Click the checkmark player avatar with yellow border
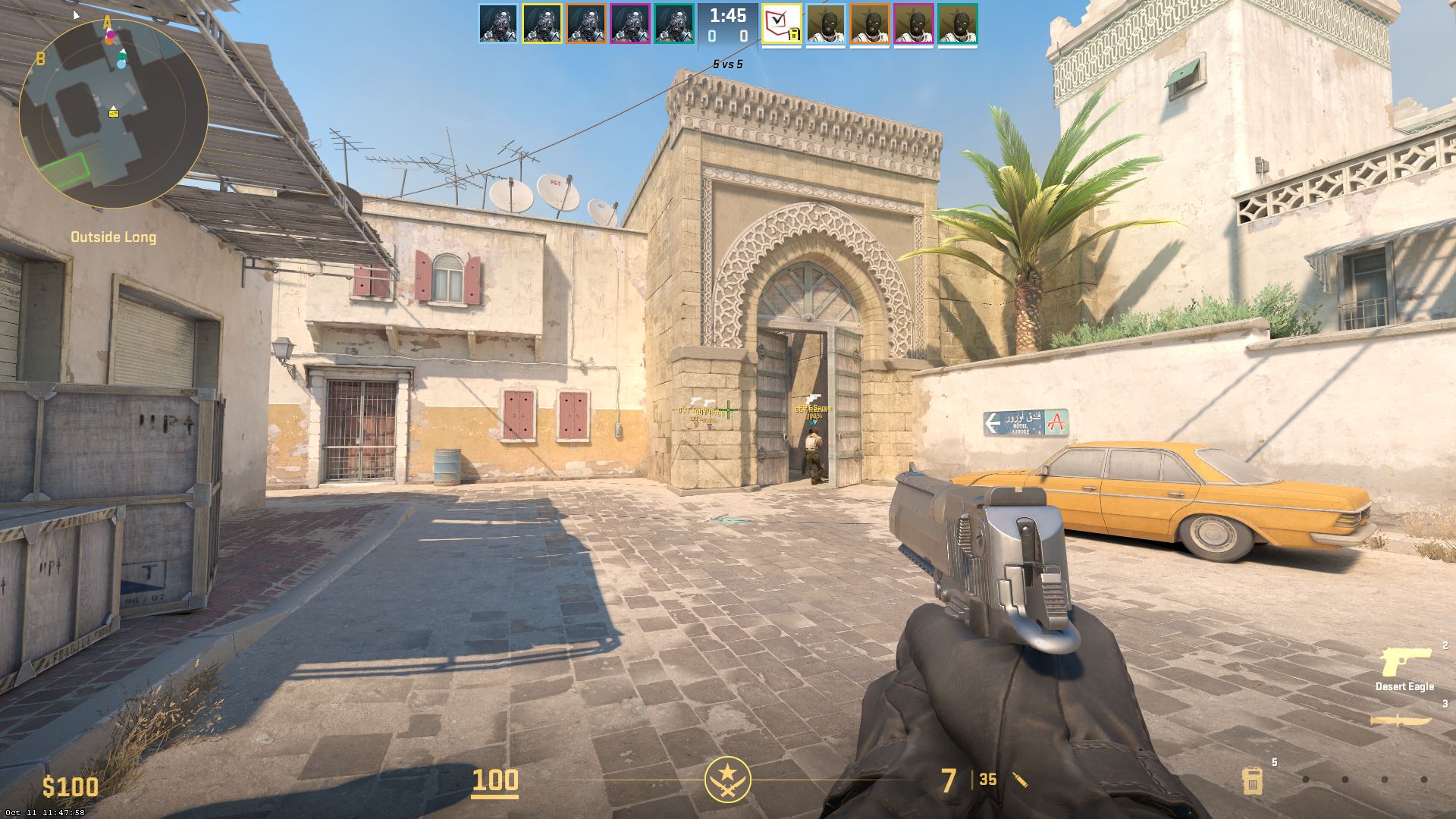The height and width of the screenshot is (819, 1456). click(x=782, y=24)
